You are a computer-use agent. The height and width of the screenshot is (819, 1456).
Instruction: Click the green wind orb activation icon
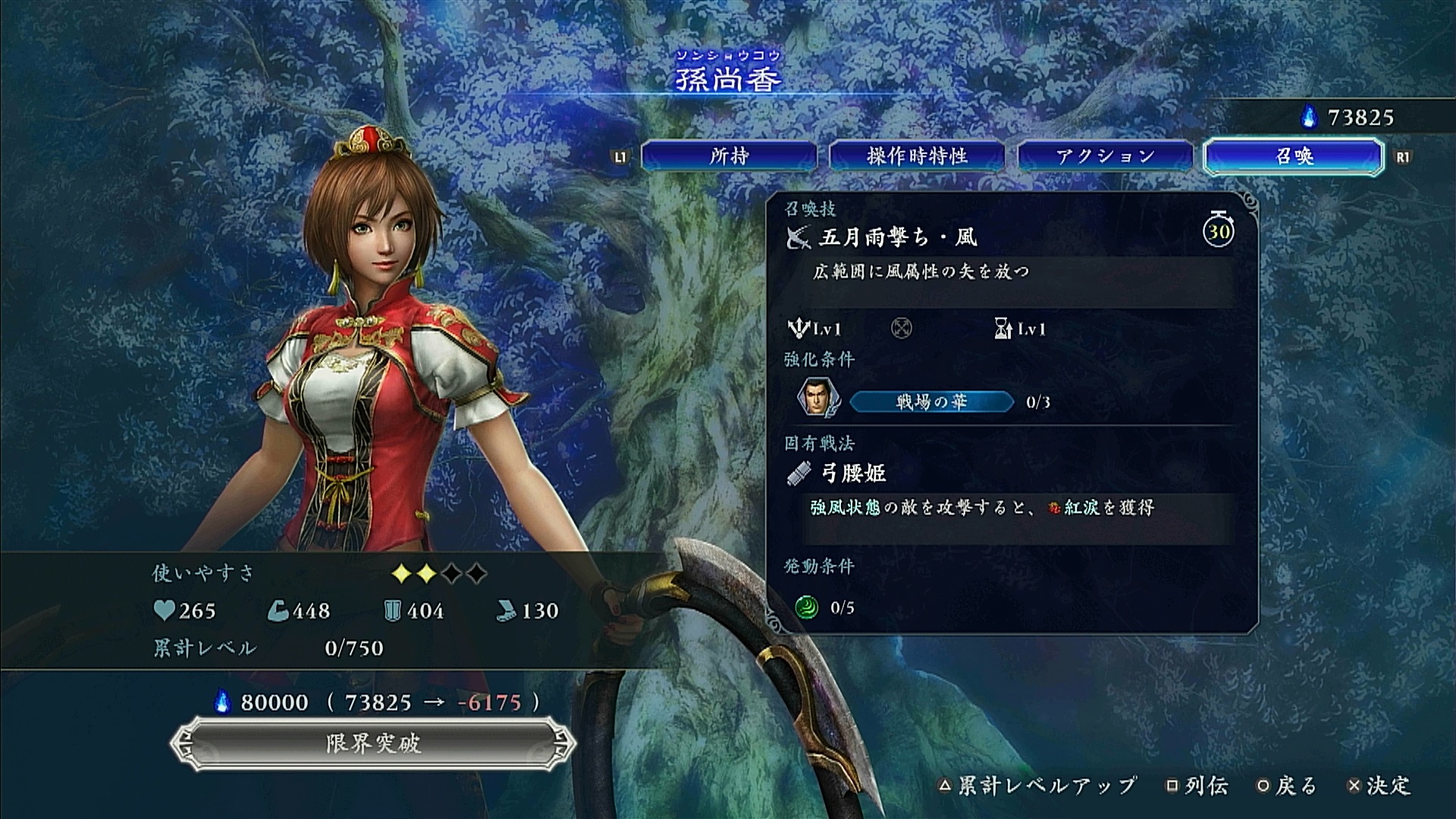pos(806,607)
